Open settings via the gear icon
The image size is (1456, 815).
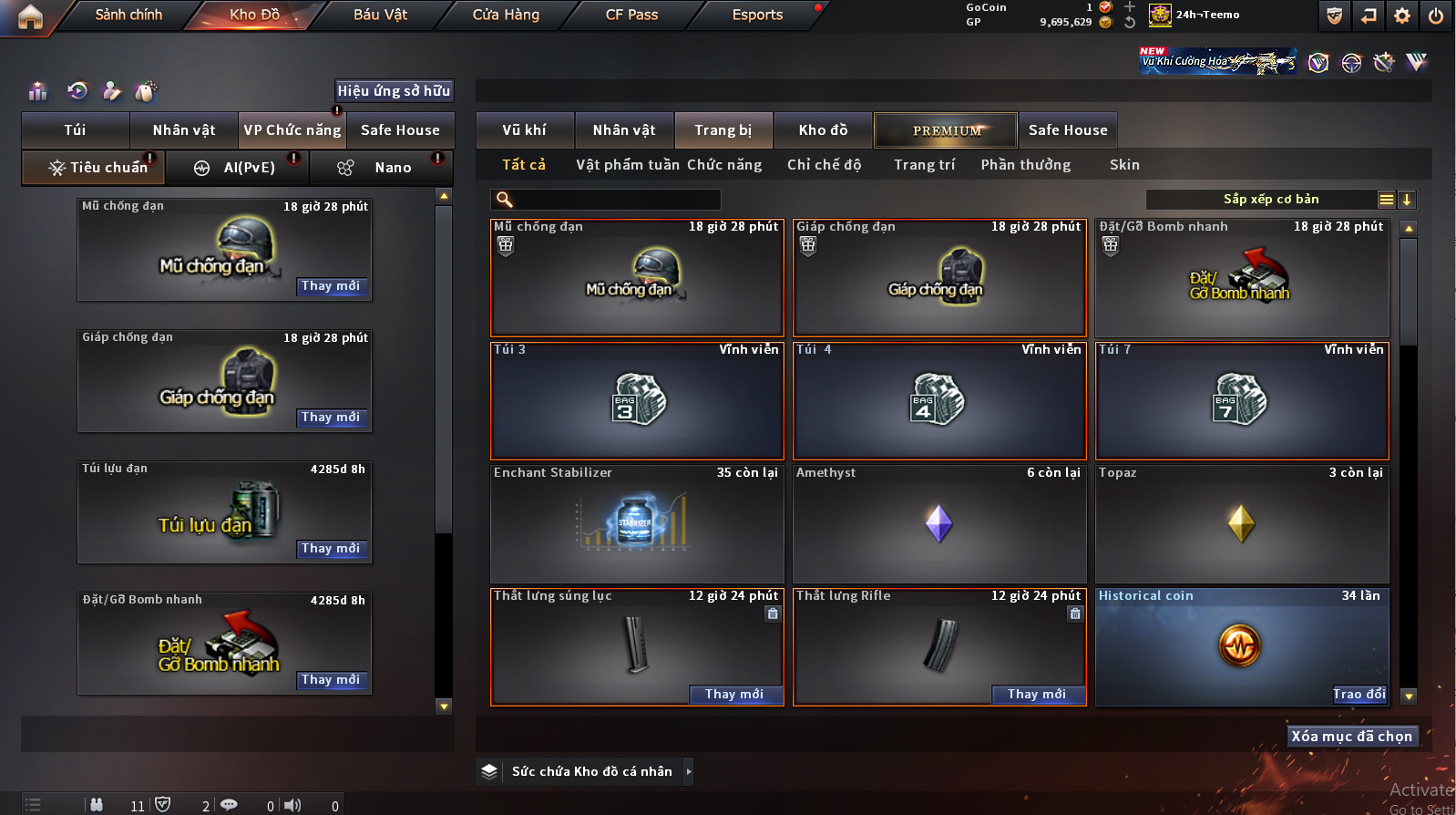[1402, 15]
